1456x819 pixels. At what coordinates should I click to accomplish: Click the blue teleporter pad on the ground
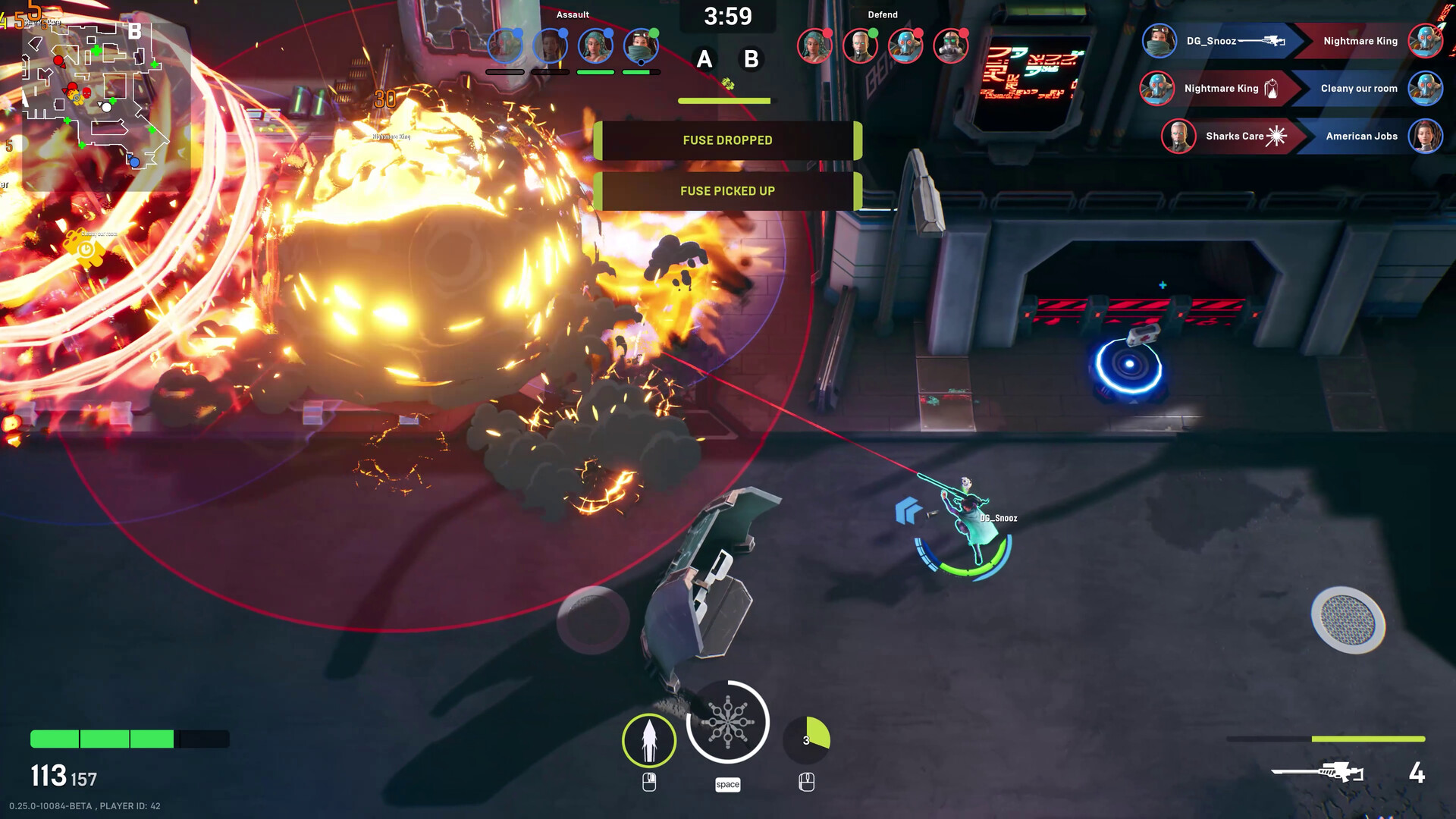(1130, 364)
